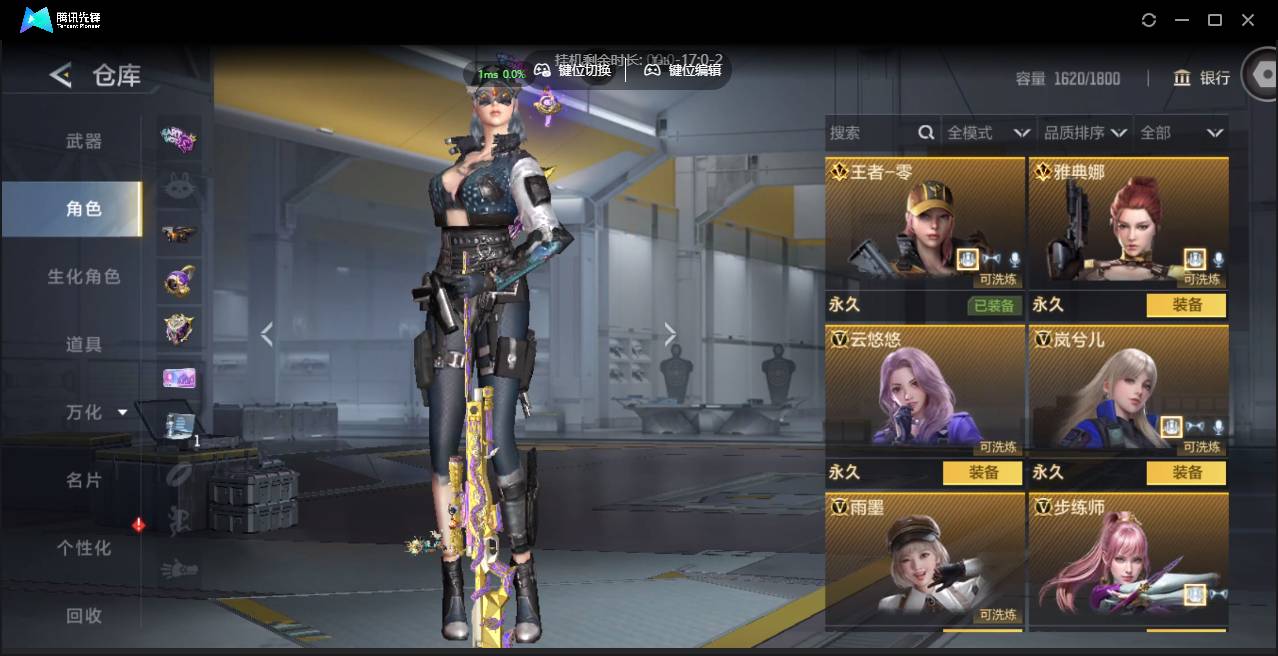Open the 生化角色 category
Viewport: 1278px width, 656px height.
[84, 277]
